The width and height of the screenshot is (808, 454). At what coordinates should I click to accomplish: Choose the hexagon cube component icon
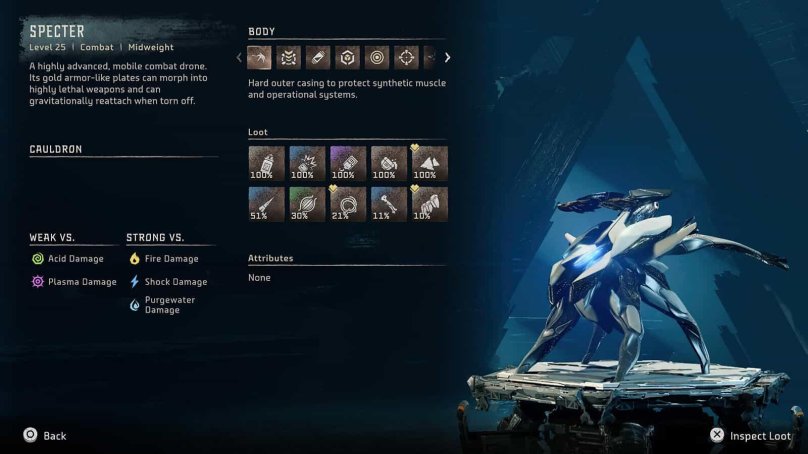347,58
